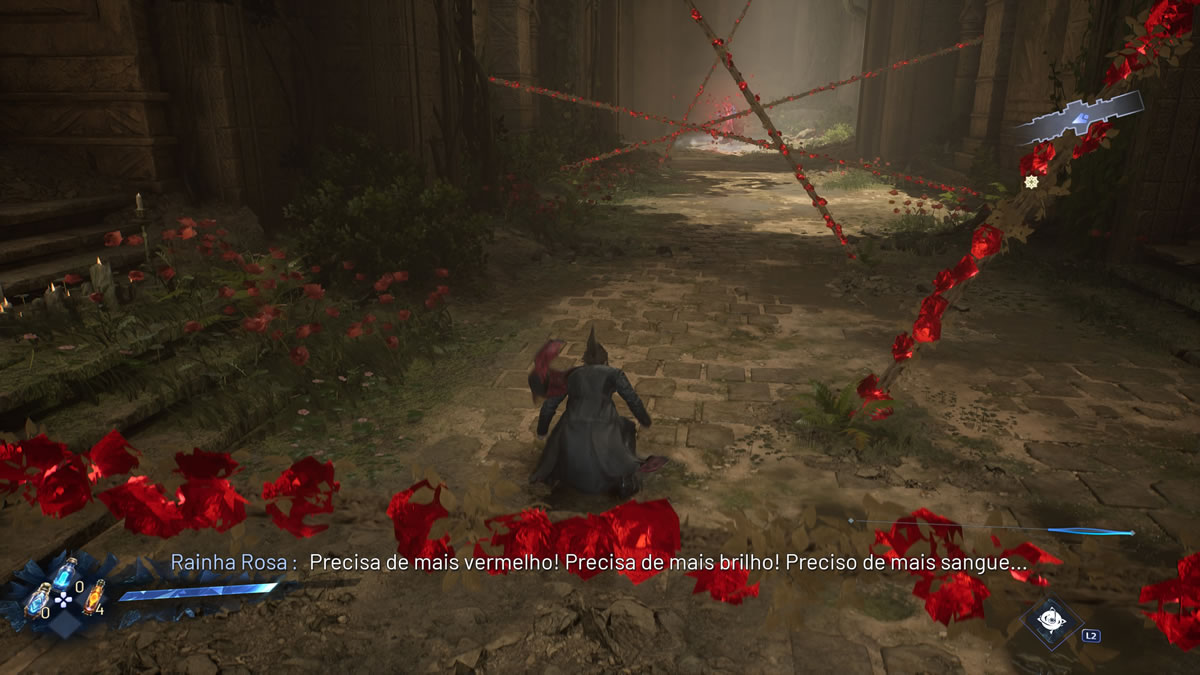Select the white flower objective marker
This screenshot has height=675, width=1200.
[x=1031, y=181]
